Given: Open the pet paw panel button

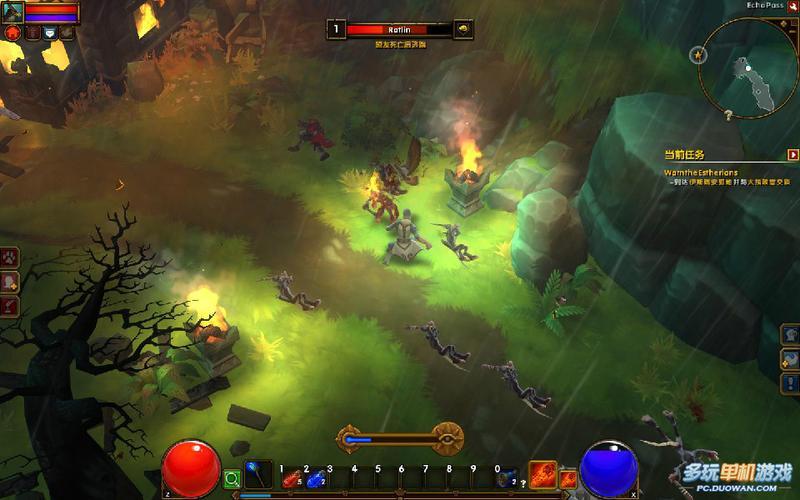Looking at the screenshot, I should pyautogui.click(x=9, y=257).
